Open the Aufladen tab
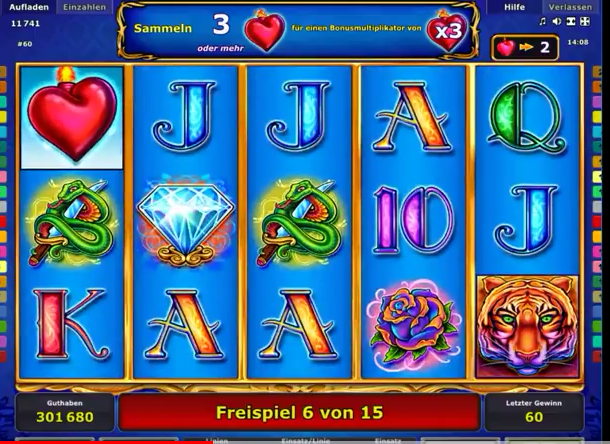 pyautogui.click(x=27, y=7)
